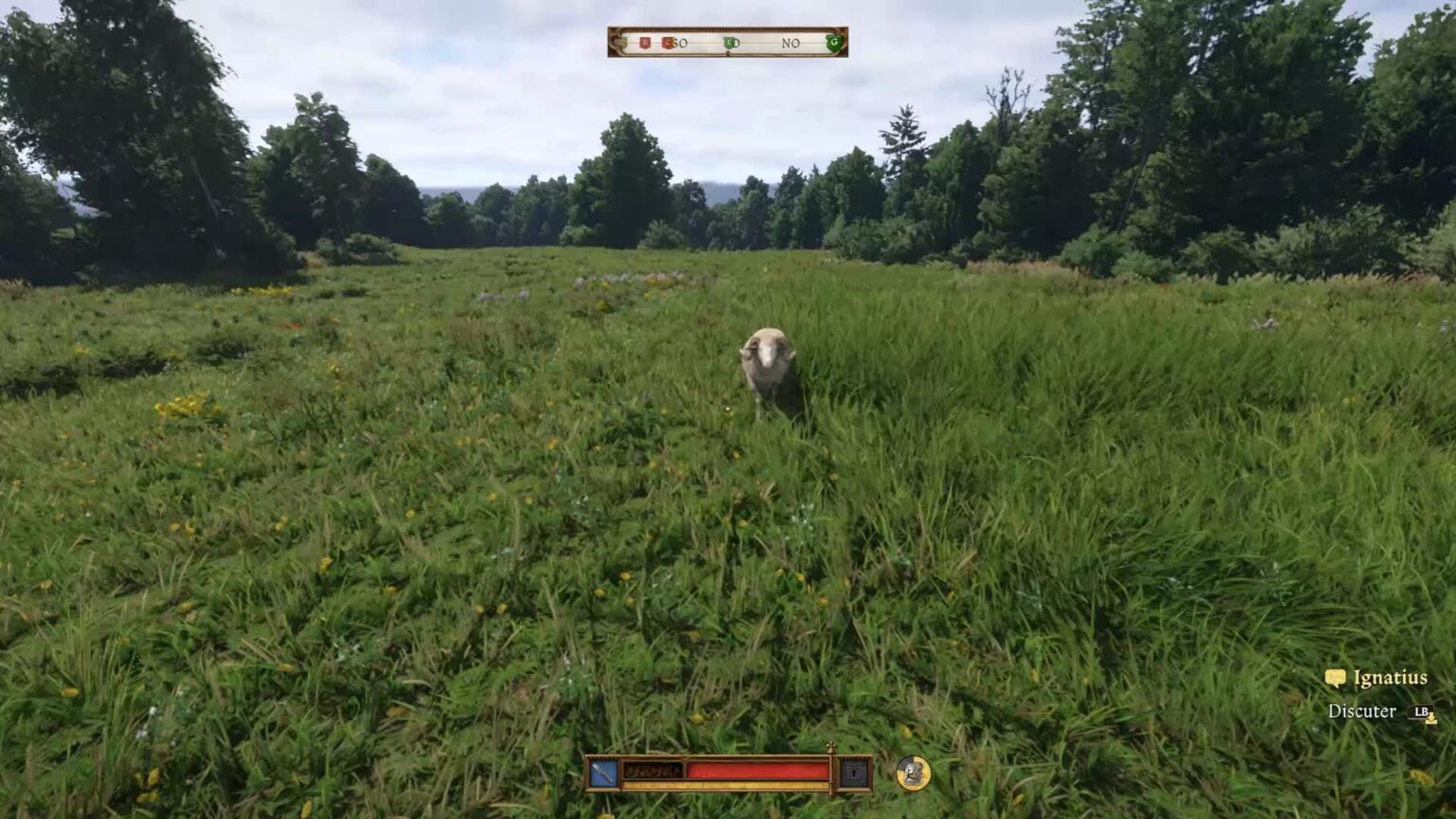Click the shield armor icon beside the health bar
The height and width of the screenshot is (819, 1456).
point(853,773)
